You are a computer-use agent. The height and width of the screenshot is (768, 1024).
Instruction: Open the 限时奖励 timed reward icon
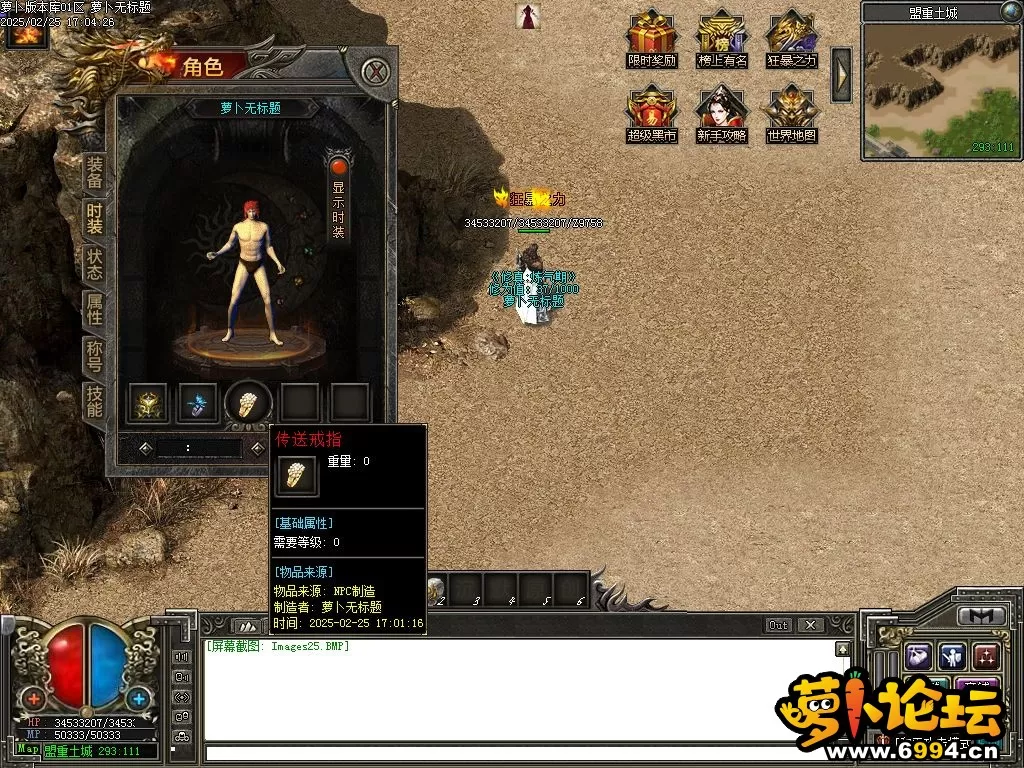point(652,40)
